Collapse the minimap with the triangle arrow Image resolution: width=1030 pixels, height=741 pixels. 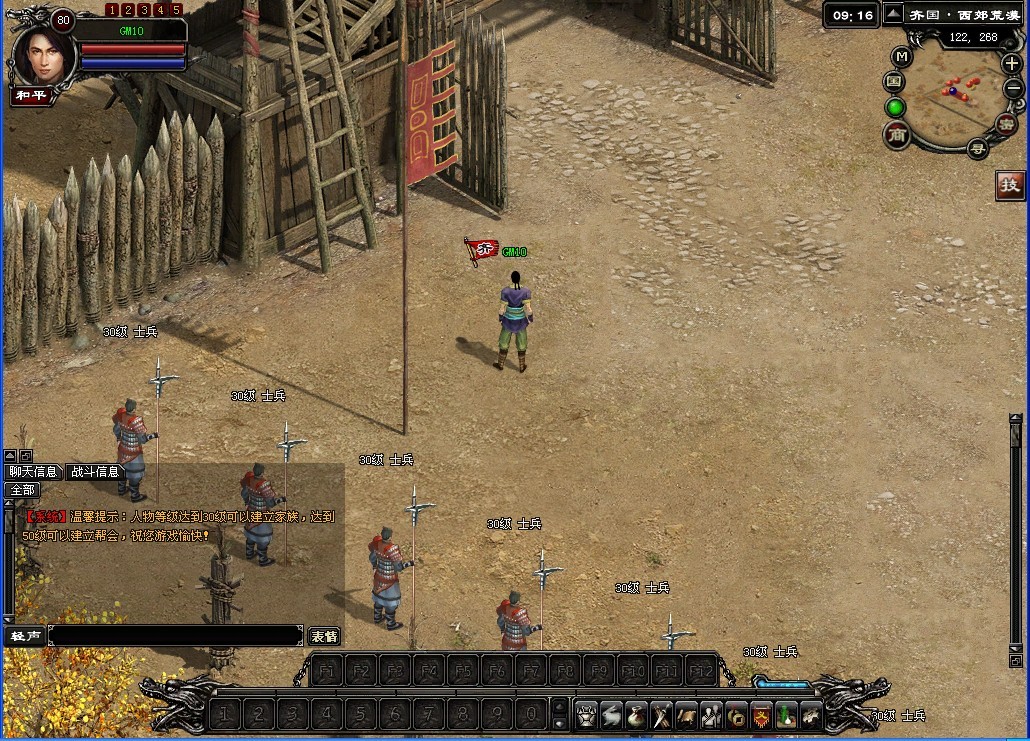[x=892, y=14]
